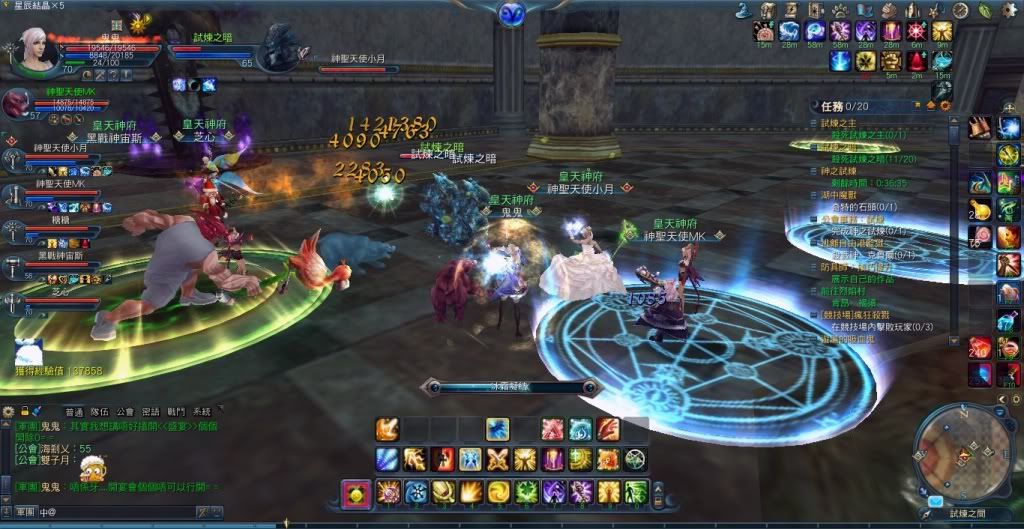Click the wizard hat menu icon
This screenshot has width=1024, height=529.
click(745, 10)
